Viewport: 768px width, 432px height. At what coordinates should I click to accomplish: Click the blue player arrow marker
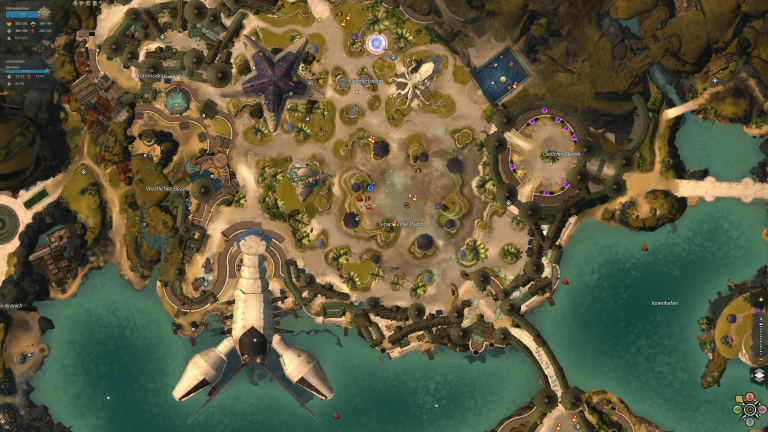pos(370,187)
